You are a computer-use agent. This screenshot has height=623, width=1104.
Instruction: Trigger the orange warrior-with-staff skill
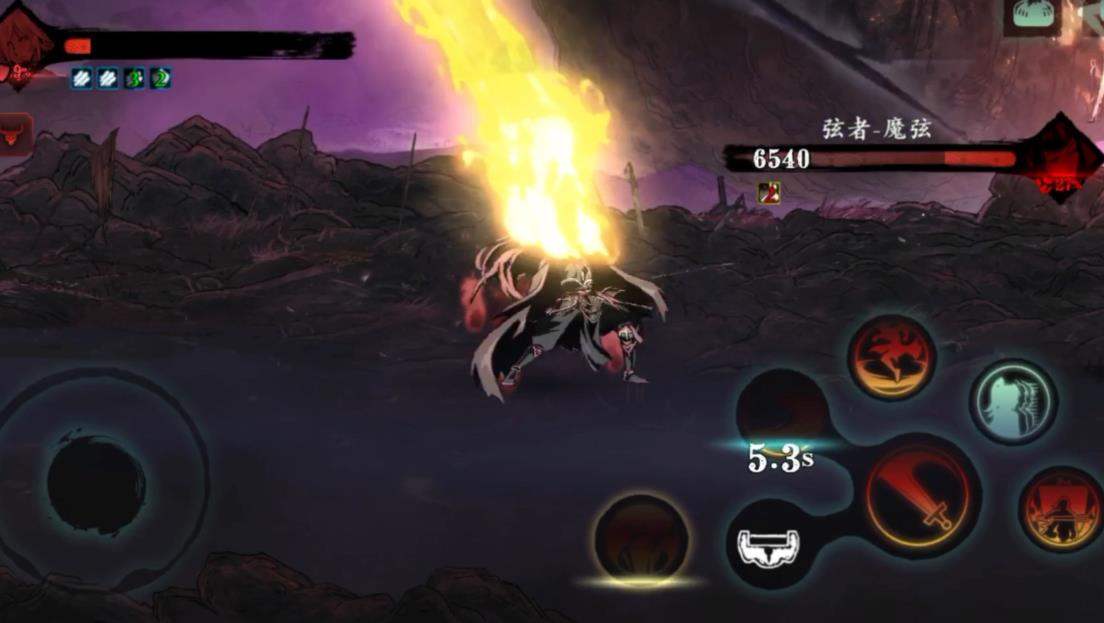(x=1060, y=508)
